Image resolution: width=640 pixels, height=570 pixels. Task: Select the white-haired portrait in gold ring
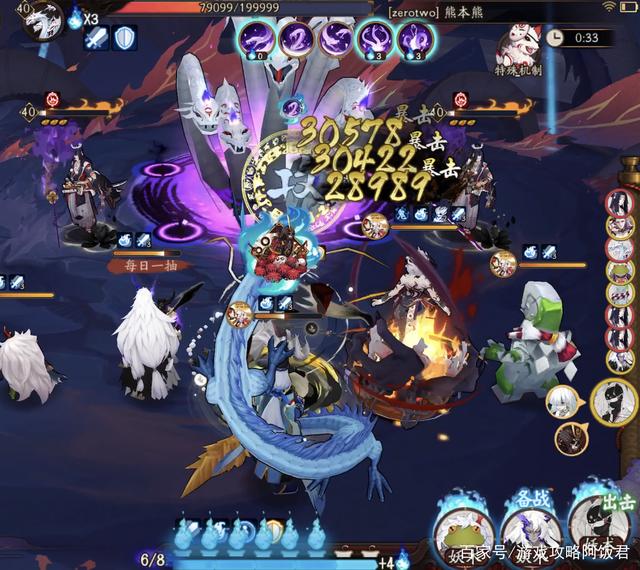pos(562,402)
